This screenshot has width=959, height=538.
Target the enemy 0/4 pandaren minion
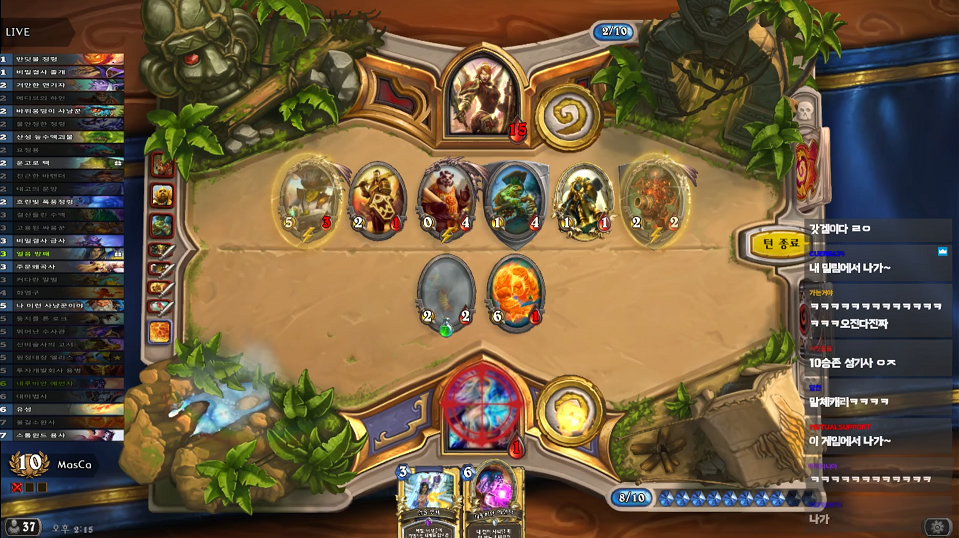[446, 197]
